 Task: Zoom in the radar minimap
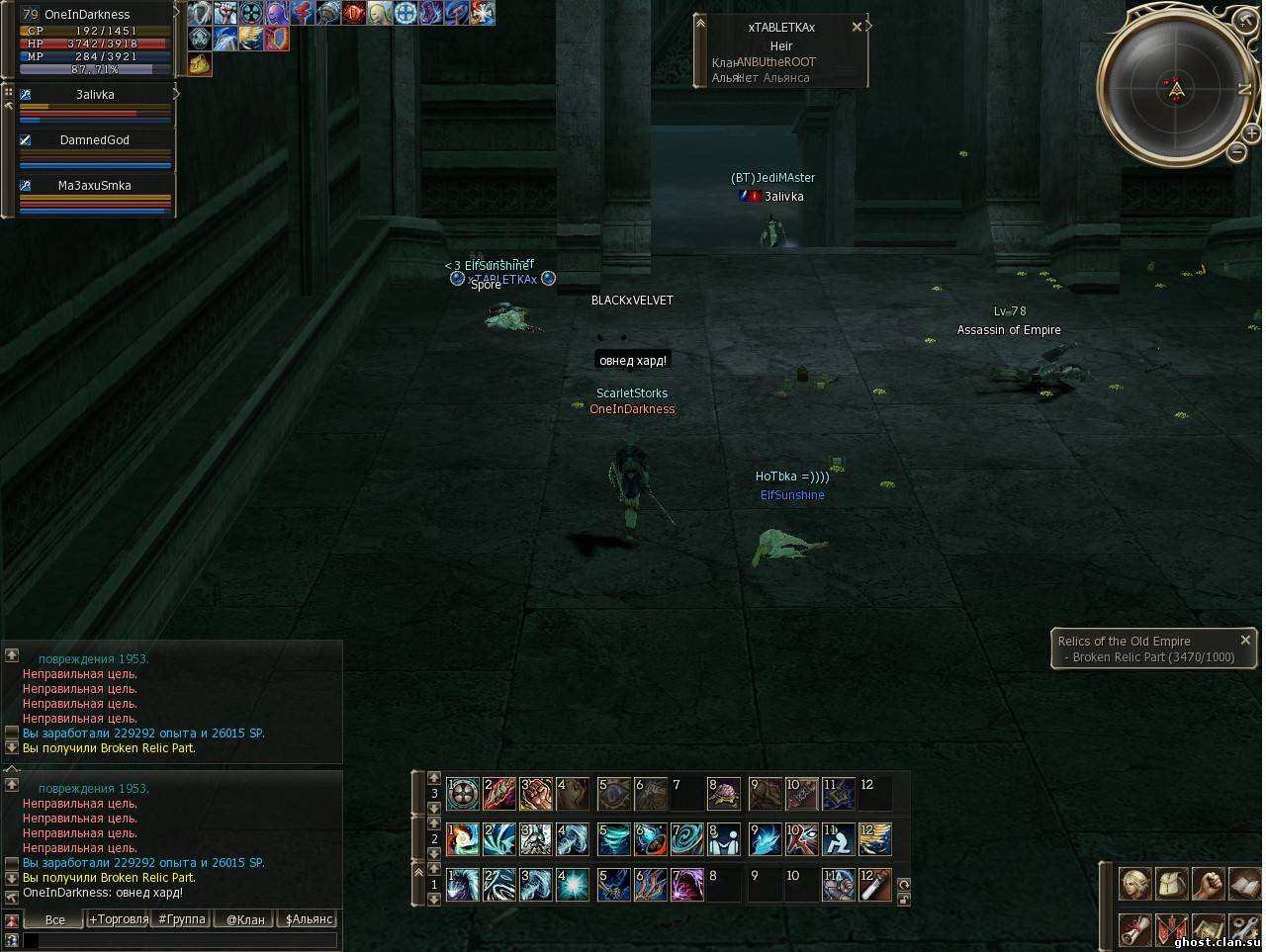click(x=1251, y=132)
